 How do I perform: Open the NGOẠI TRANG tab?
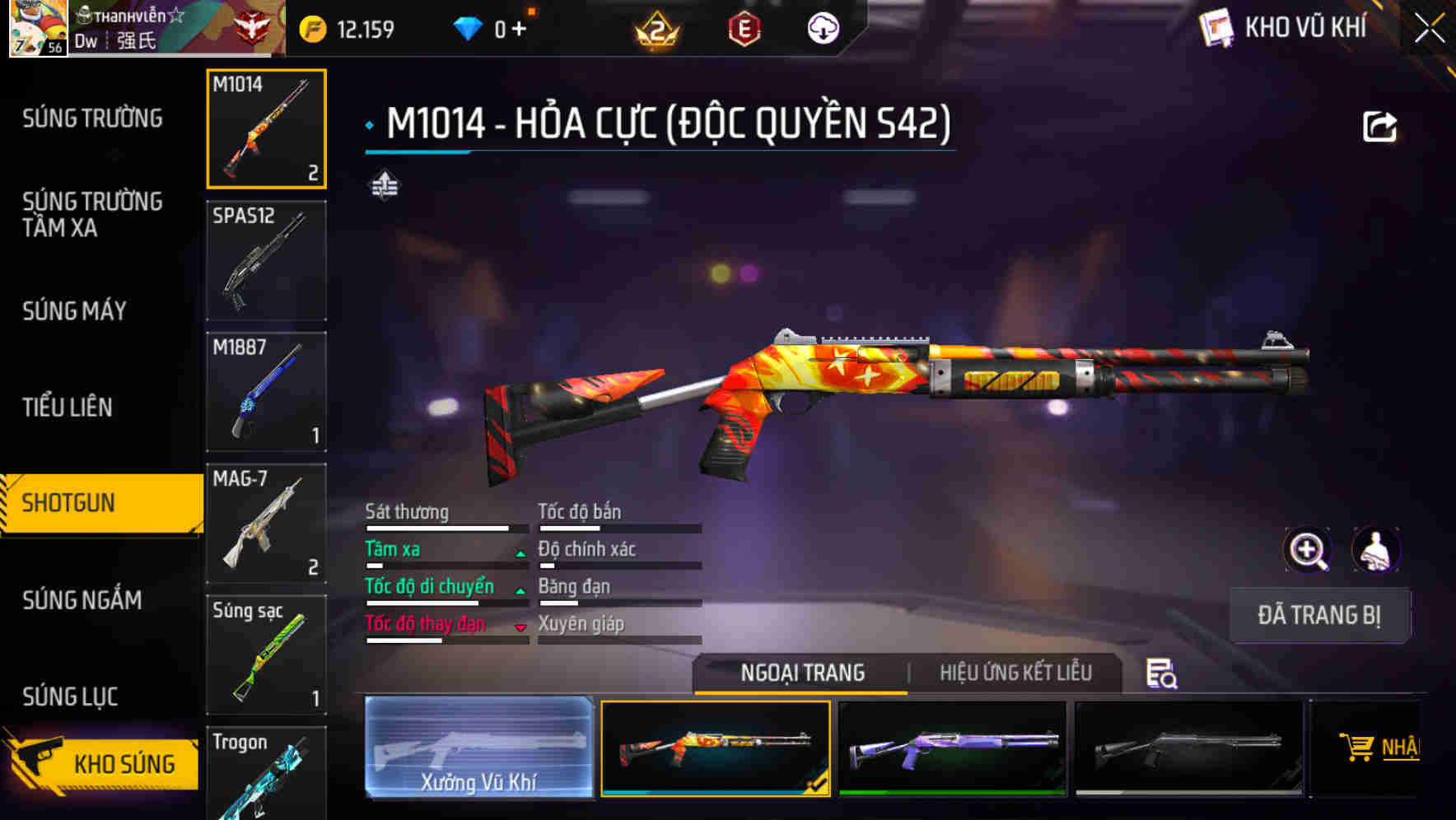pos(800,673)
